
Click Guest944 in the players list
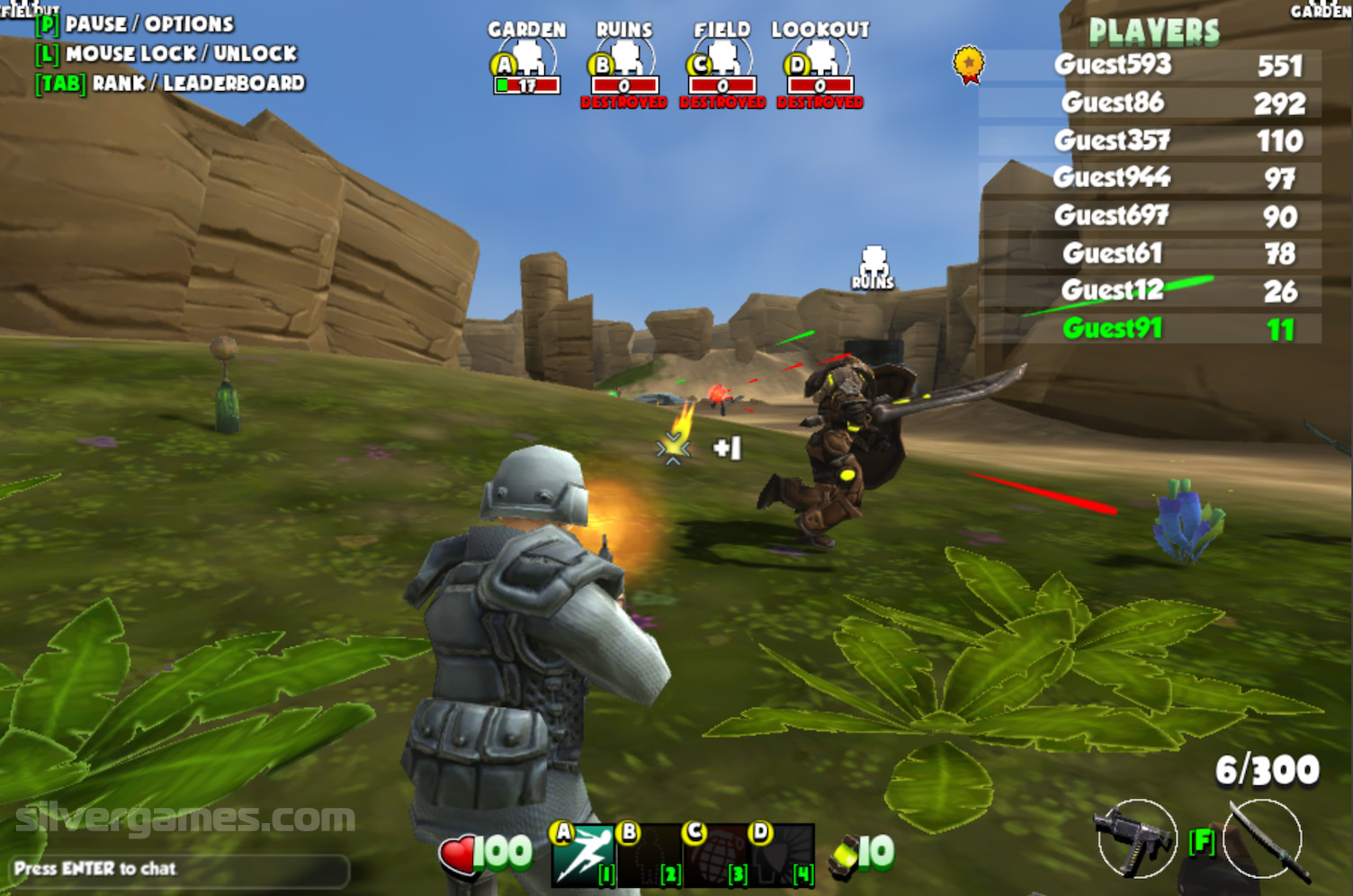[x=1113, y=177]
